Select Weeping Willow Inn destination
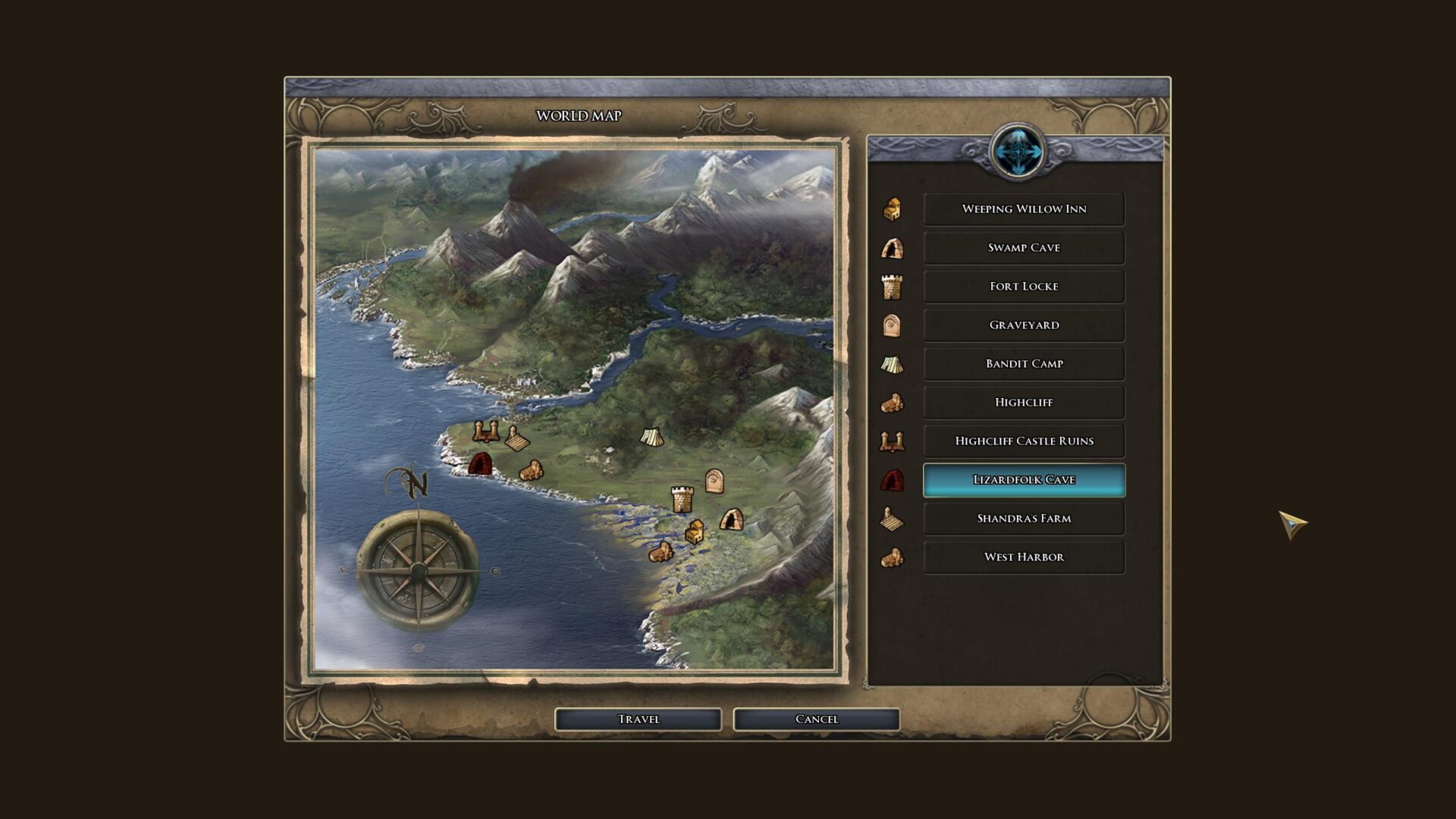 [1024, 209]
